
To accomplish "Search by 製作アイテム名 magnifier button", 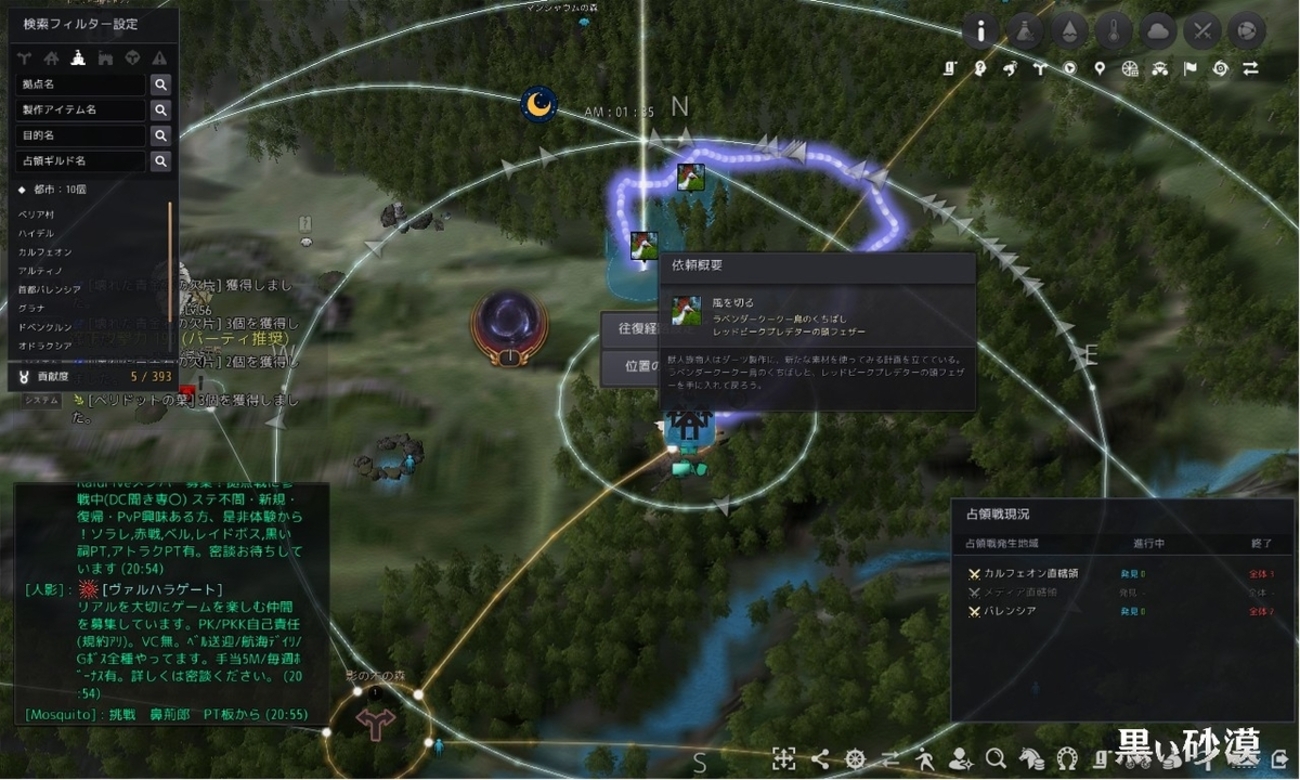I will point(160,110).
